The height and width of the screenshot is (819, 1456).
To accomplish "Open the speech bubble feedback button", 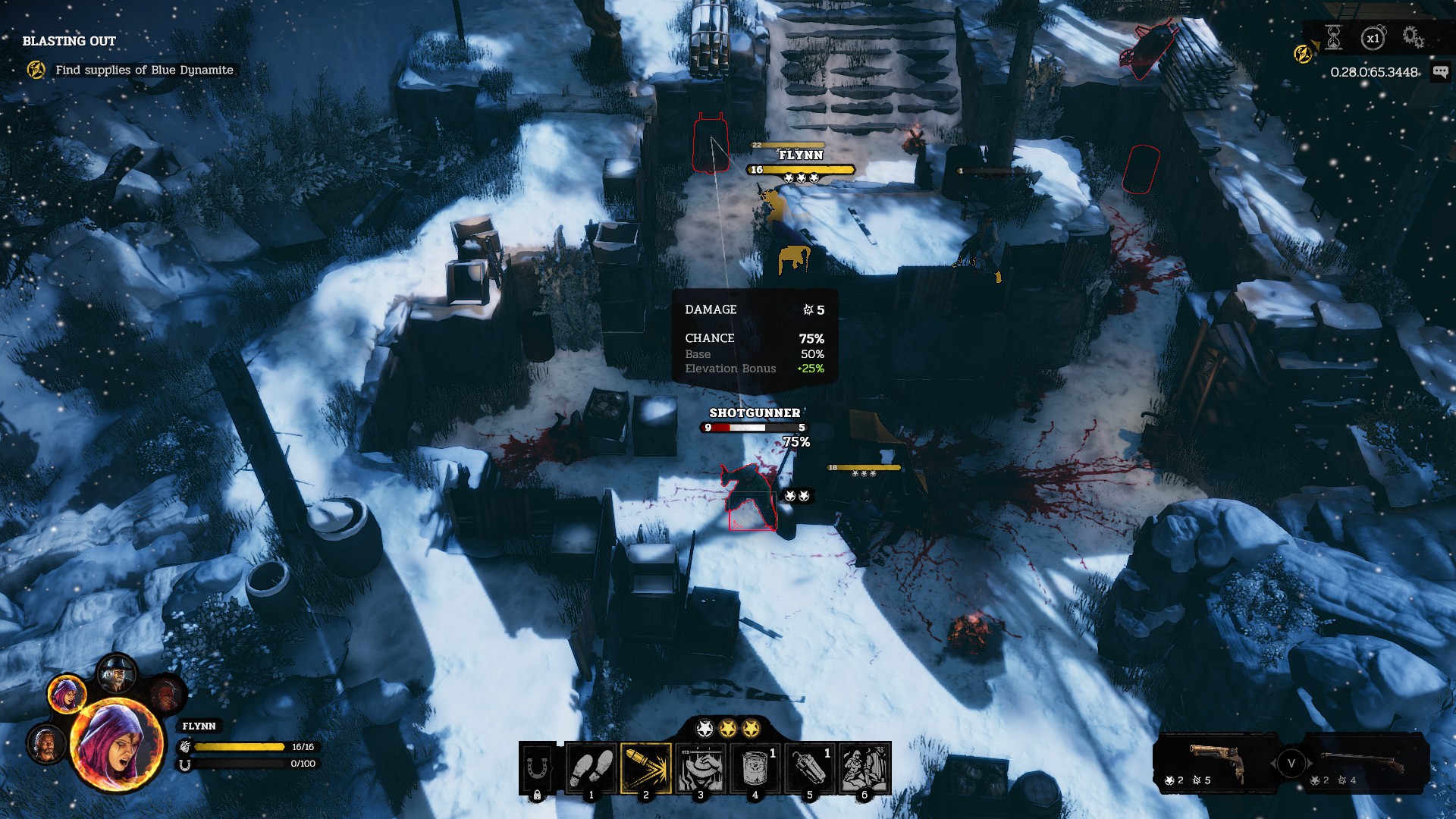I will coord(1439,72).
